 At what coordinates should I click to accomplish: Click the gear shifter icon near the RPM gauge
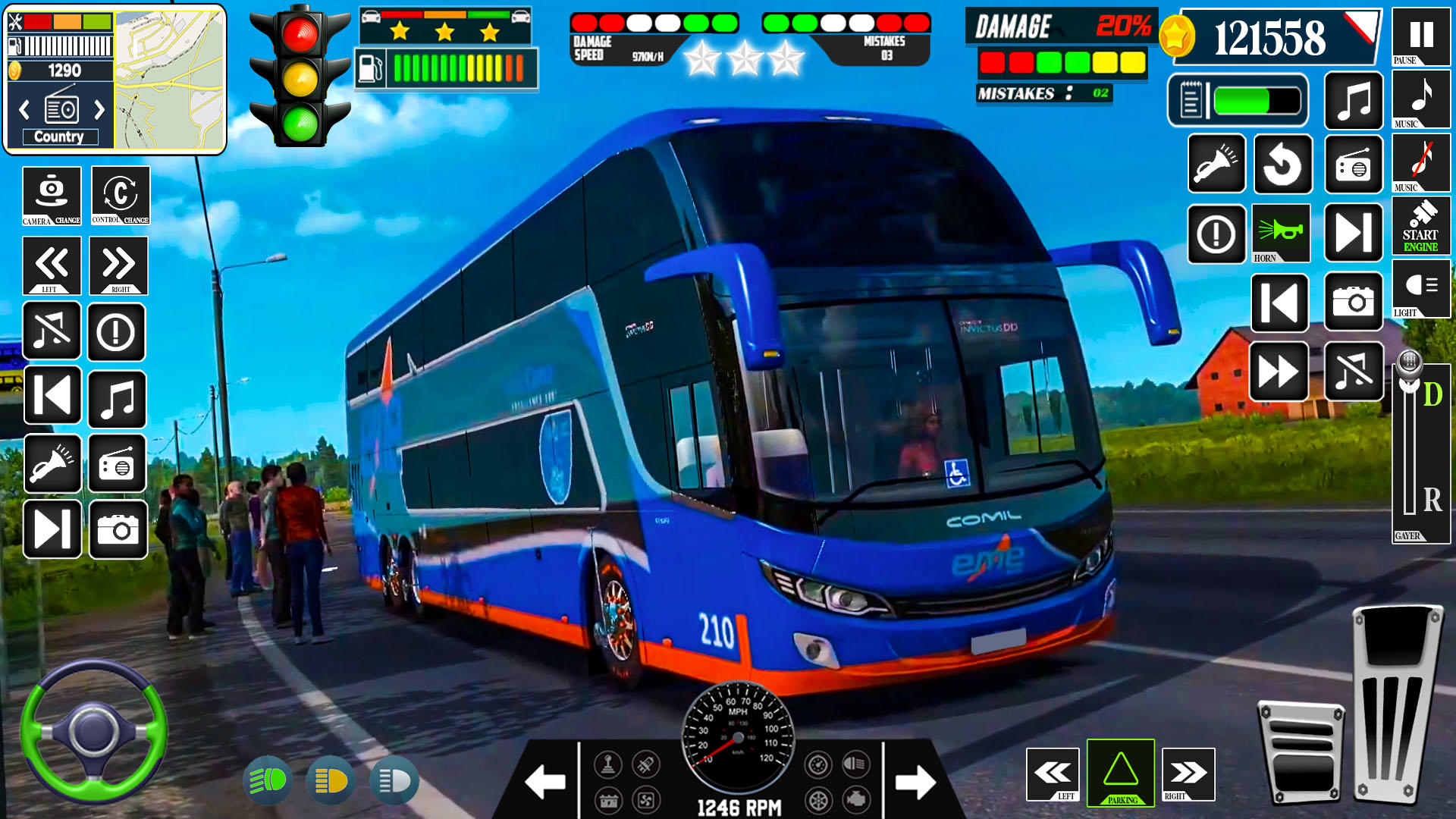click(x=608, y=765)
